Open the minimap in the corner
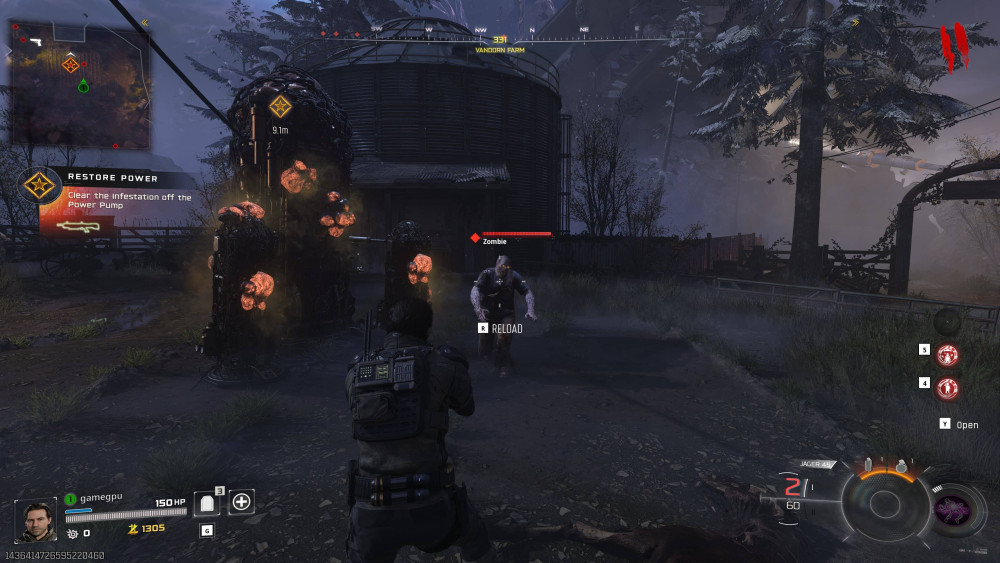The width and height of the screenshot is (1000, 563). (x=79, y=85)
